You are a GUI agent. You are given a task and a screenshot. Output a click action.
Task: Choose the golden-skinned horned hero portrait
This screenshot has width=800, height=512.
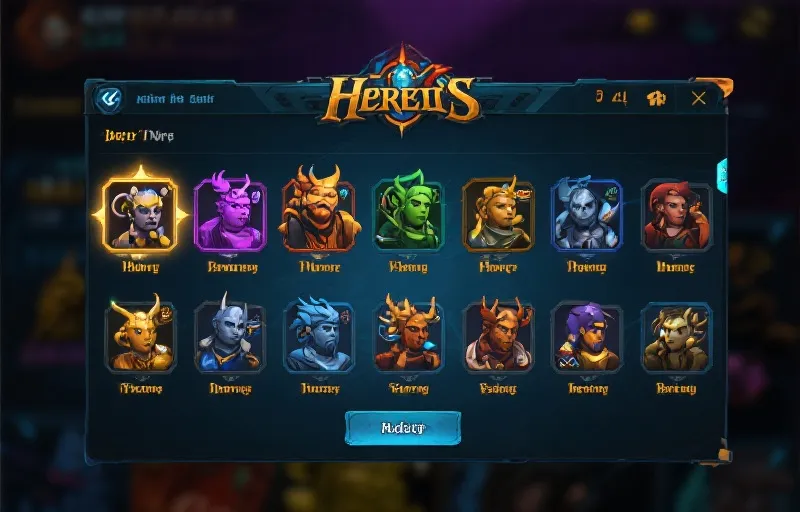pyautogui.click(x=140, y=337)
